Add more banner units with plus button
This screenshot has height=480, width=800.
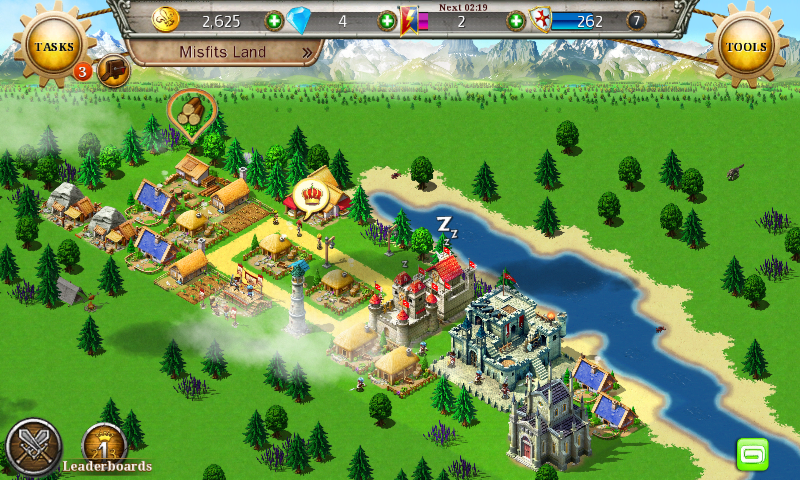(x=516, y=20)
